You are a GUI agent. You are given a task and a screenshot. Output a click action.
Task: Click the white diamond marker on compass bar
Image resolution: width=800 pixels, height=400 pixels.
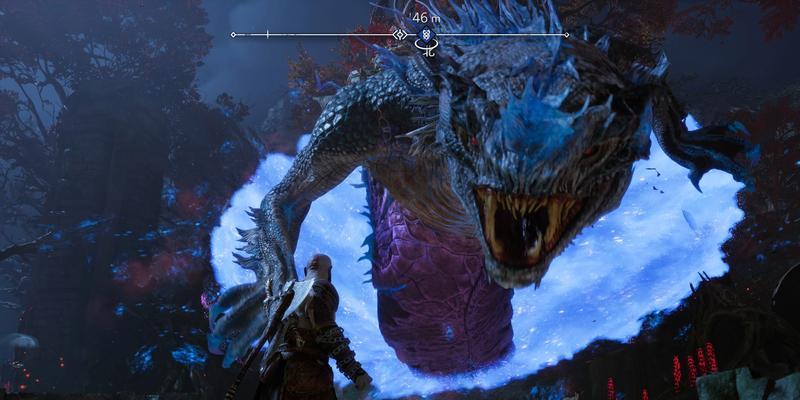(x=400, y=35)
